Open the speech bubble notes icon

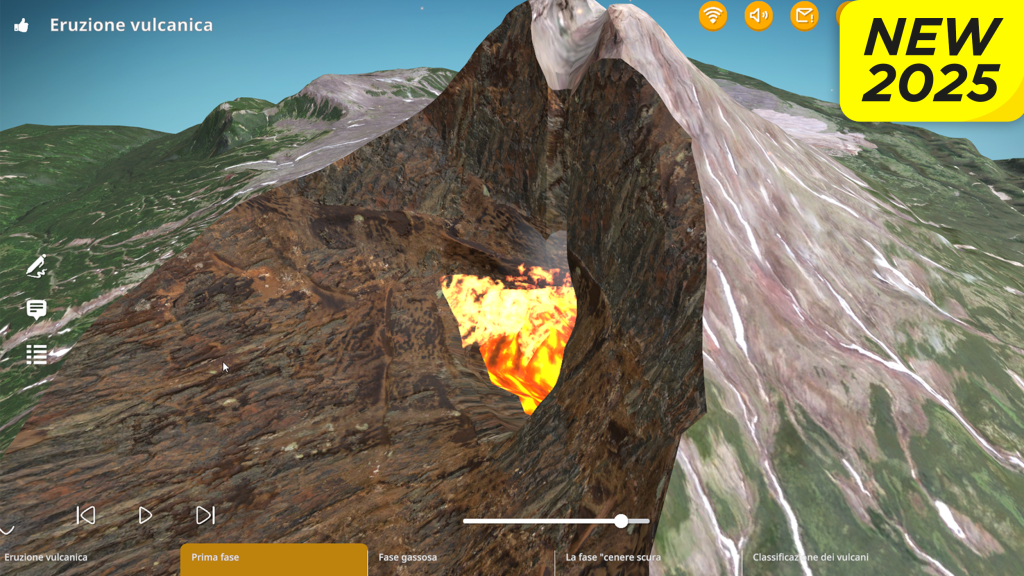[x=37, y=309]
